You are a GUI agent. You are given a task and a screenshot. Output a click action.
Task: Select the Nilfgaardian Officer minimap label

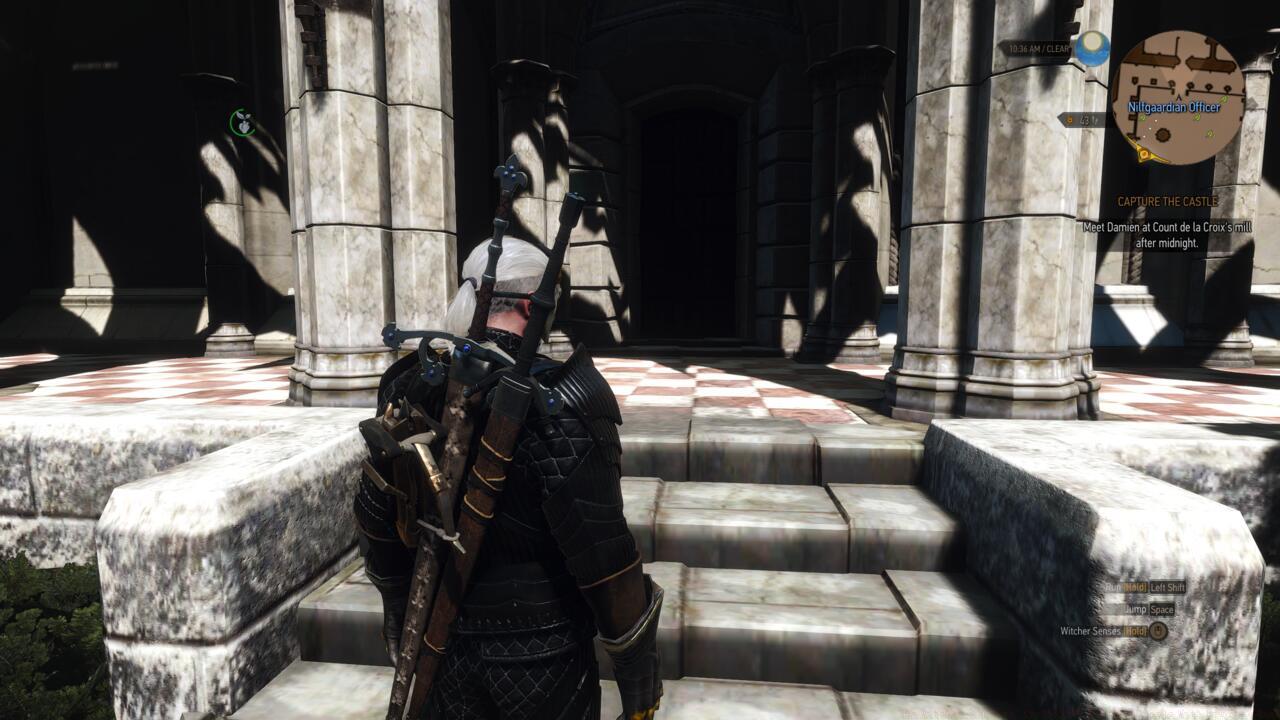(x=1173, y=107)
